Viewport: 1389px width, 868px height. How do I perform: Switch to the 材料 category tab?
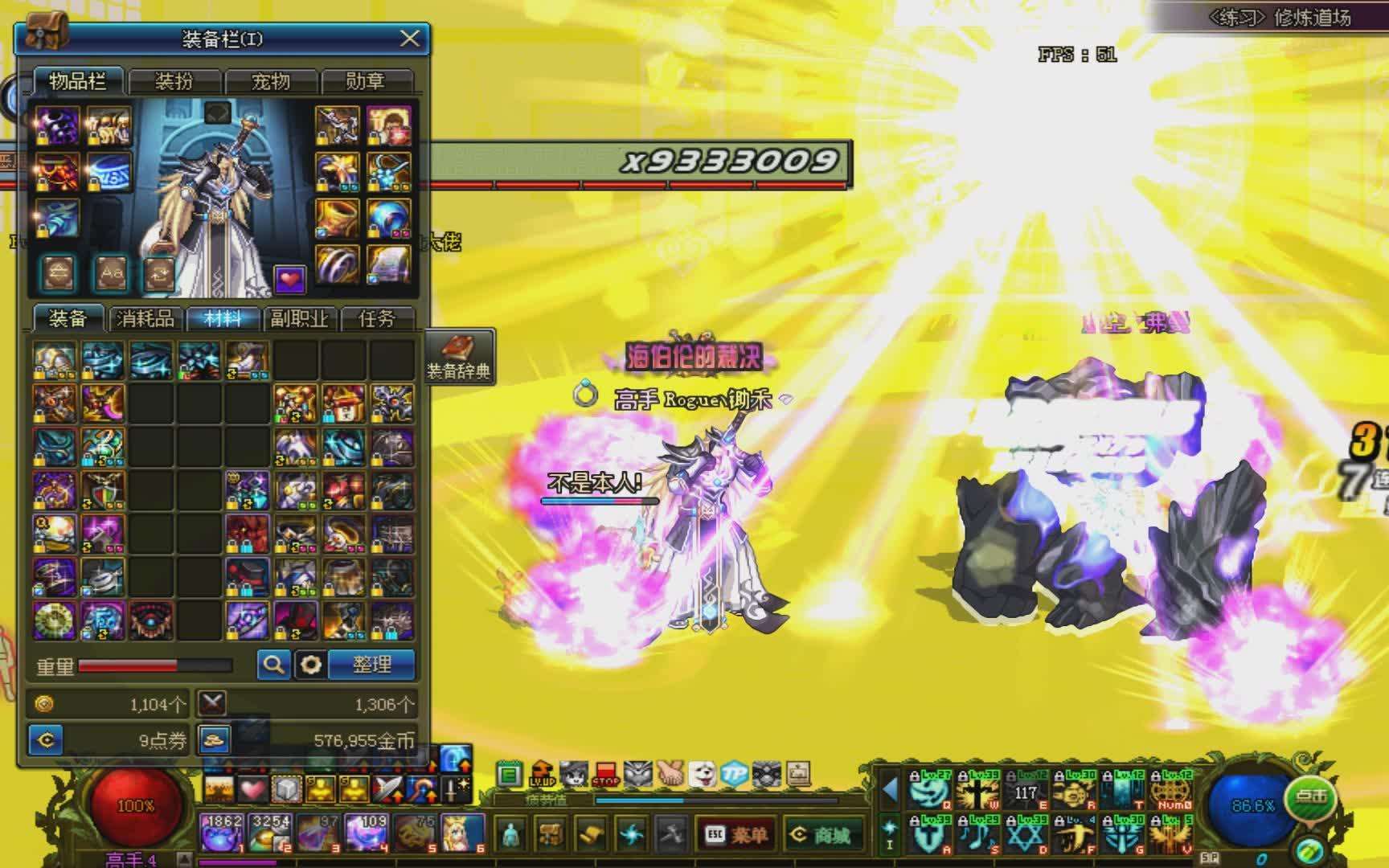[x=223, y=319]
